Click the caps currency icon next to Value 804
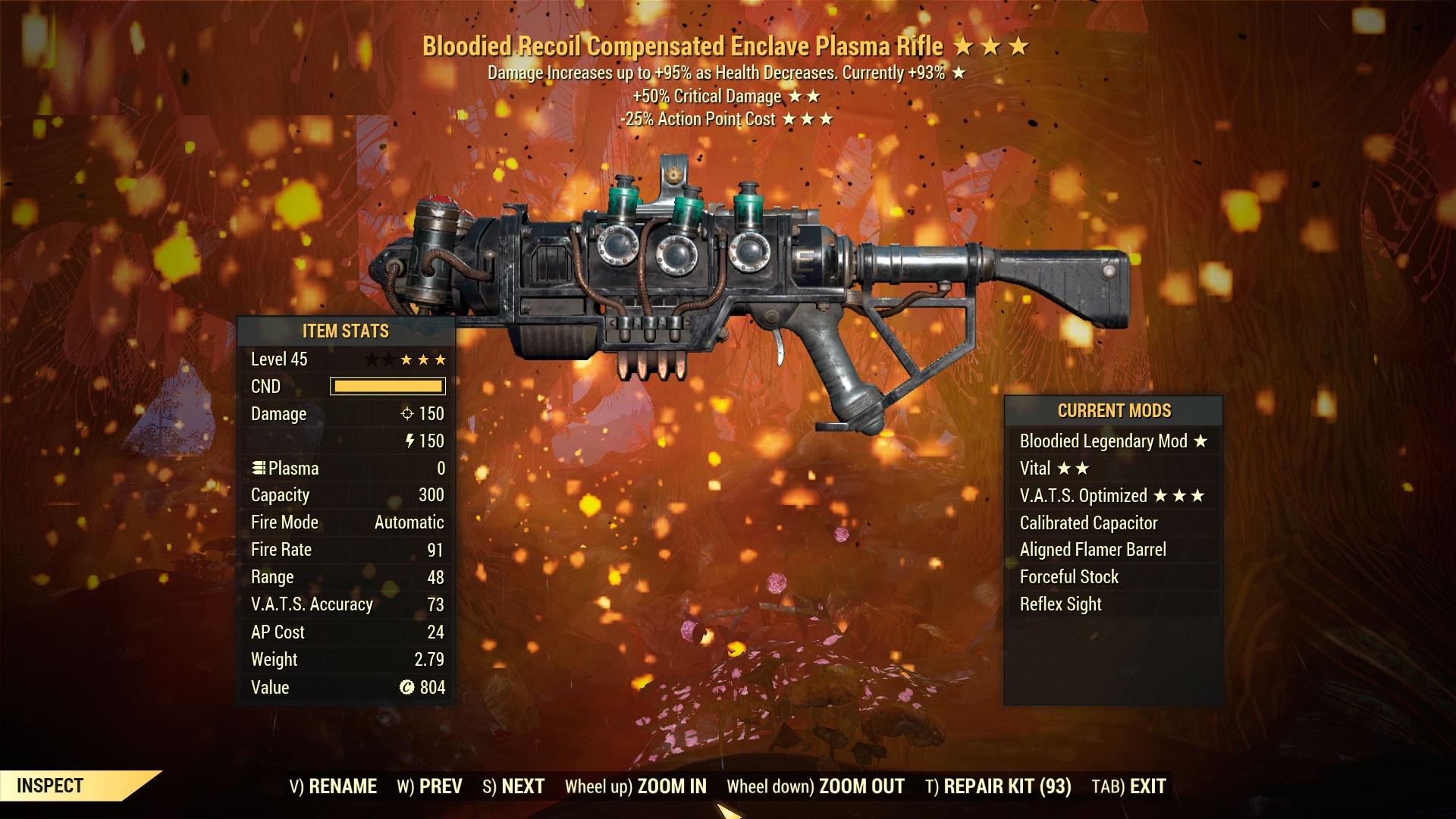 click(406, 687)
